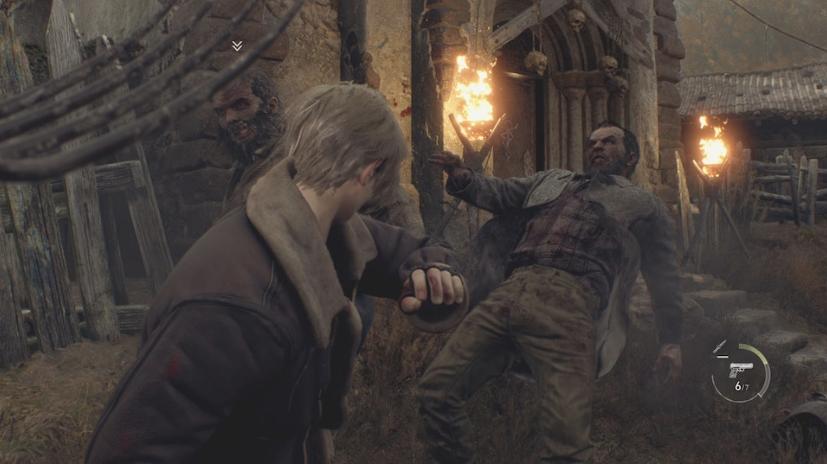Screen dimensions: 827x464
Task: Click the combat knife icon
Action: [x=720, y=347]
